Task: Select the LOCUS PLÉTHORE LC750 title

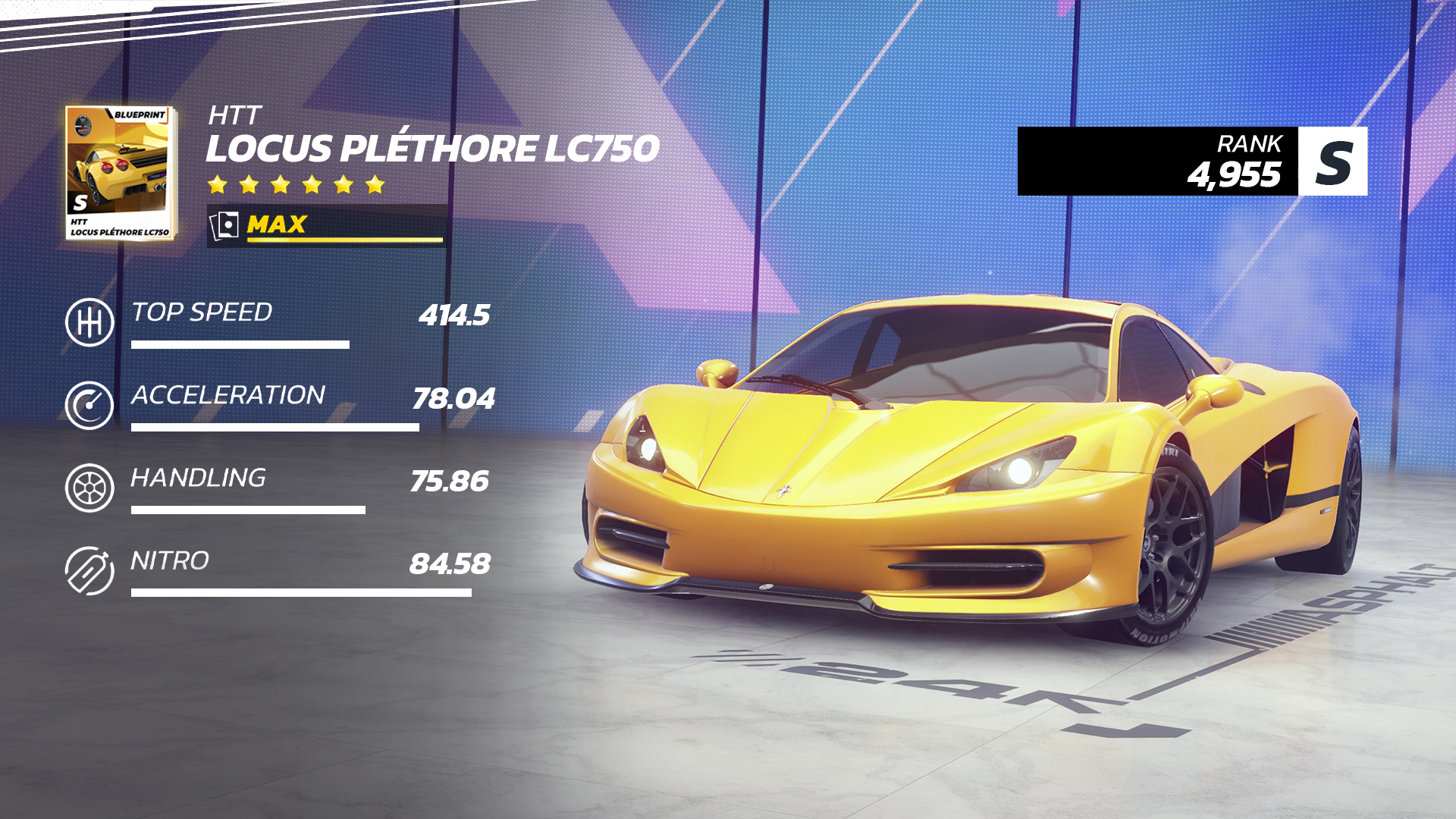Action: pyautogui.click(x=432, y=150)
